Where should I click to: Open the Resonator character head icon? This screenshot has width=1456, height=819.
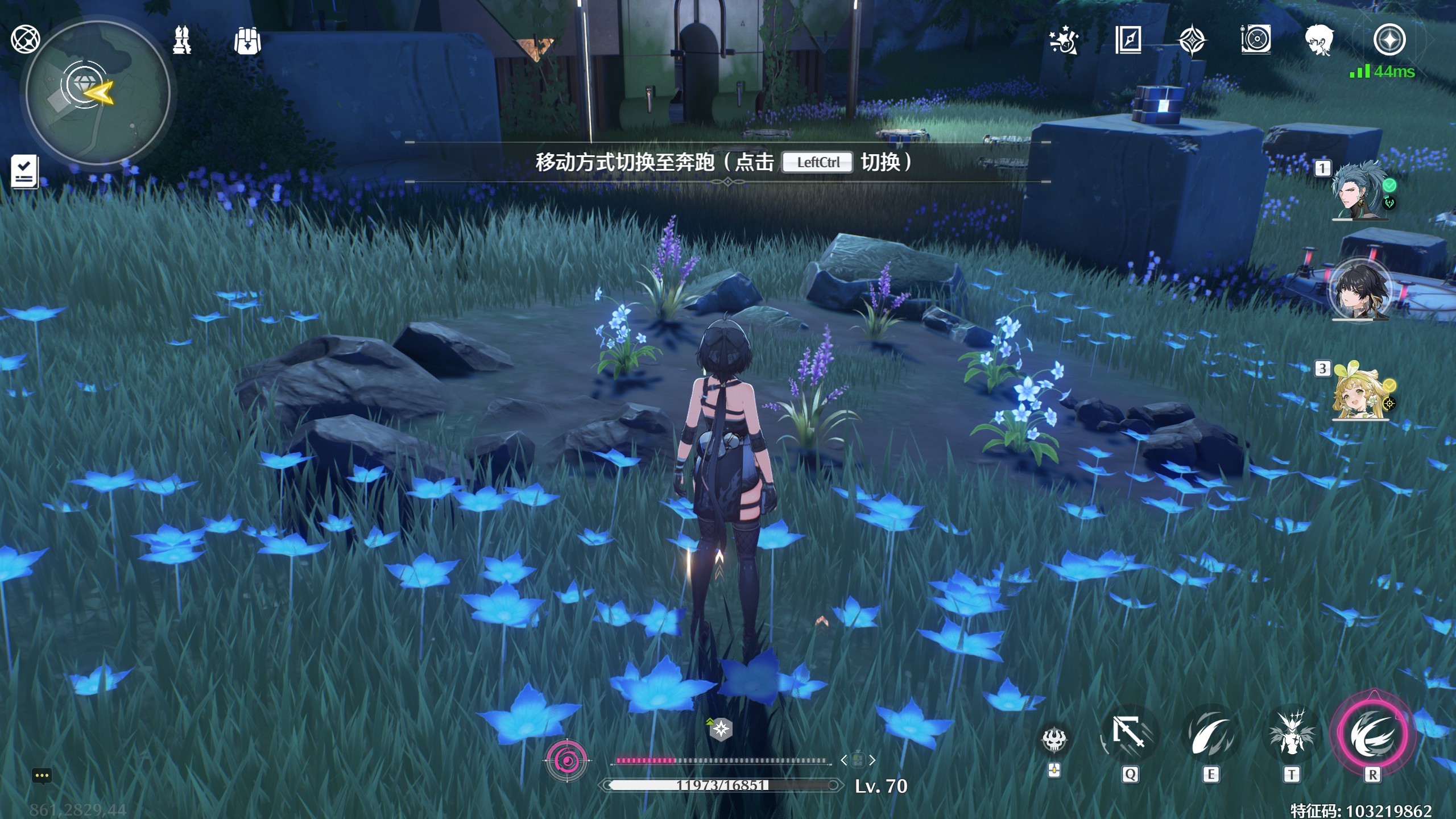pyautogui.click(x=1319, y=40)
